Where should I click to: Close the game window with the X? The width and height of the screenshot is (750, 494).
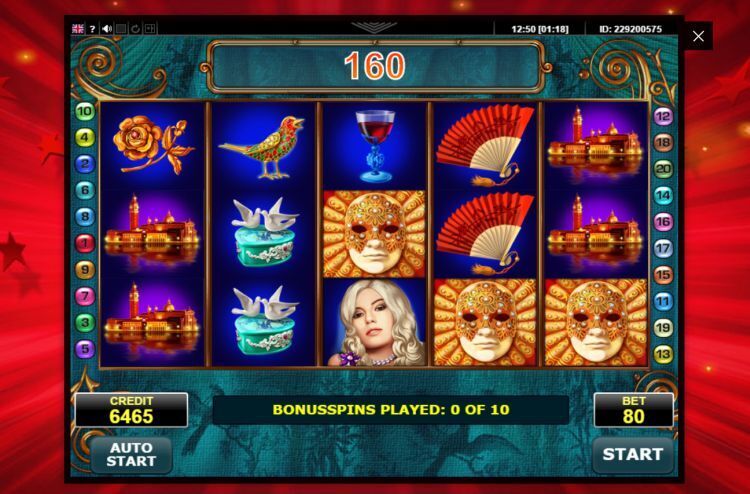698,36
